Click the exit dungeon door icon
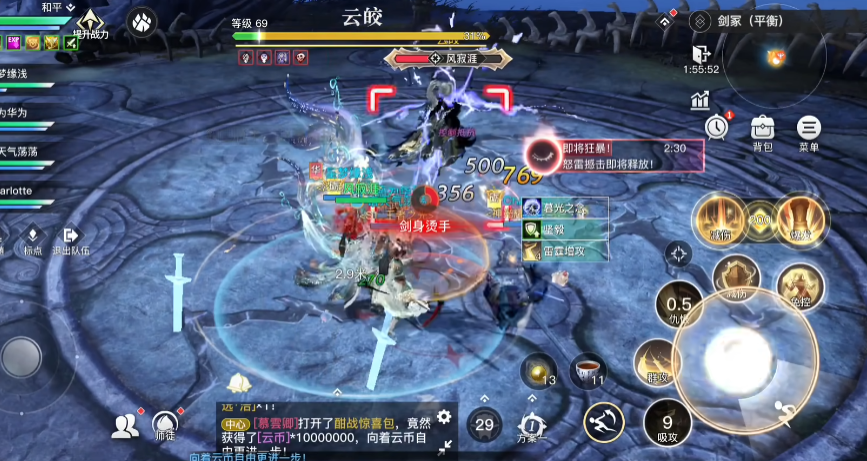Image resolution: width=867 pixels, height=461 pixels. point(700,53)
